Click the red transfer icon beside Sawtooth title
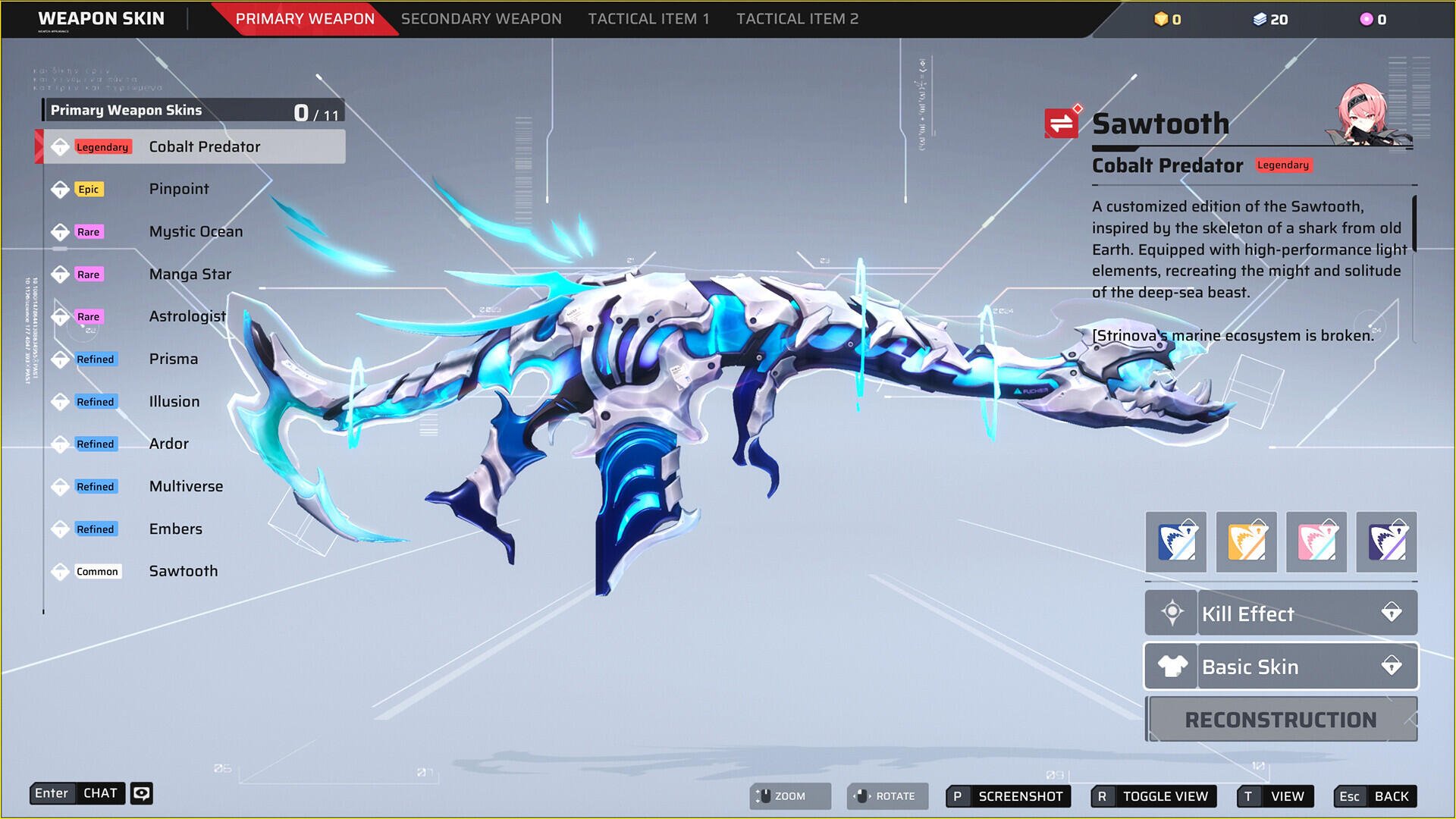The height and width of the screenshot is (819, 1456). point(1060,121)
